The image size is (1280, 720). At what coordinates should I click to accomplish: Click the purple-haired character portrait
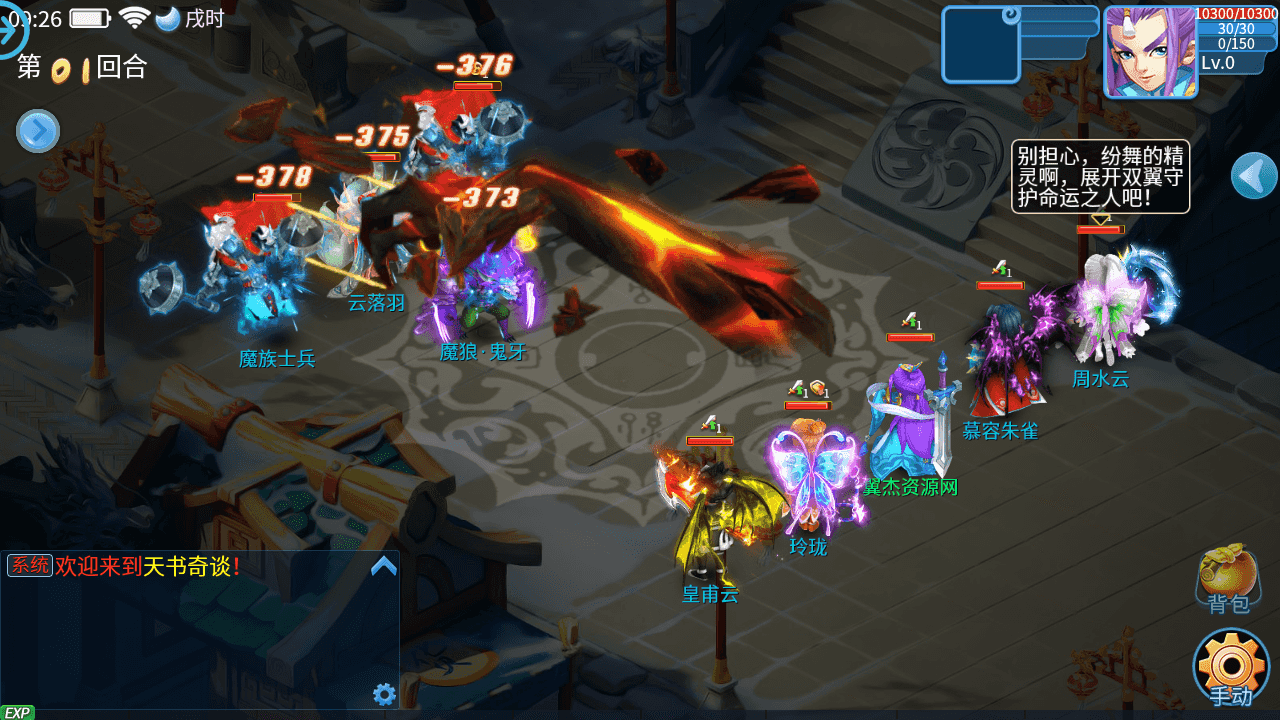(1150, 52)
